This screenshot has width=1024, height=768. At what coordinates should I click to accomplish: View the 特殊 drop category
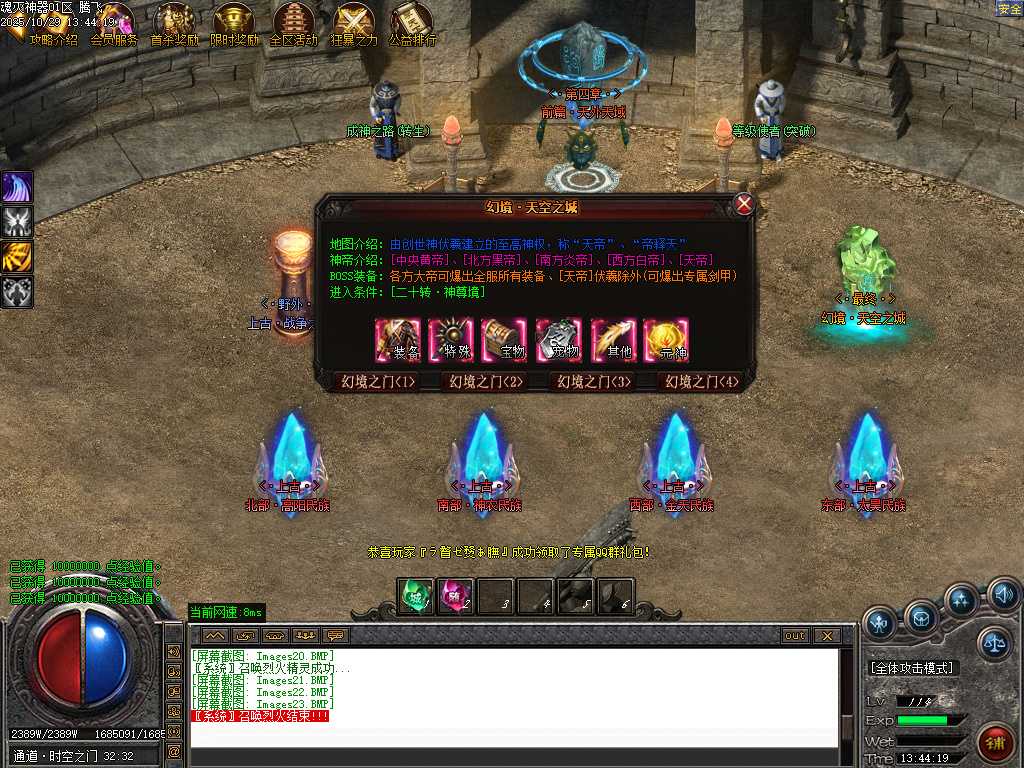pyautogui.click(x=451, y=340)
